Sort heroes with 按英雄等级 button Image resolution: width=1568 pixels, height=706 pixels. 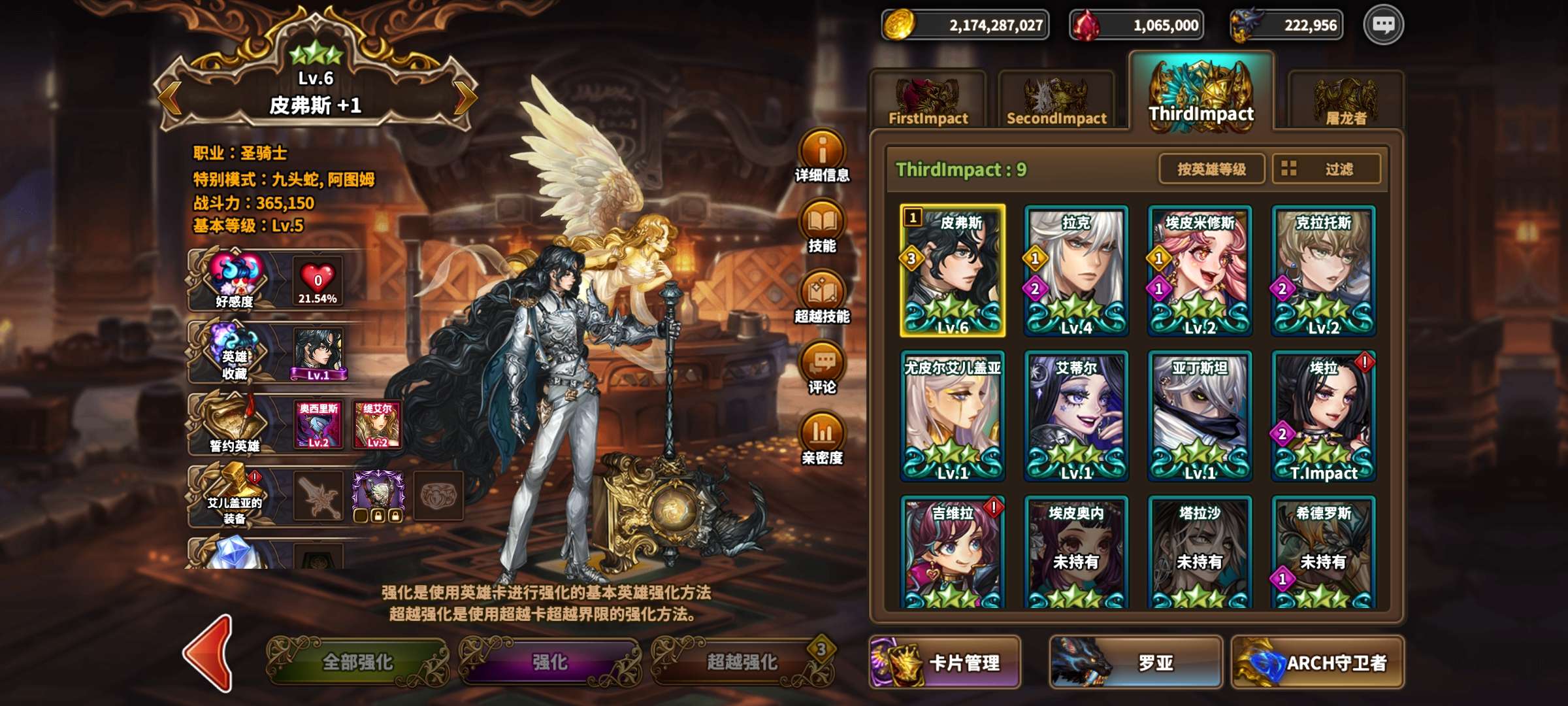click(x=1211, y=169)
